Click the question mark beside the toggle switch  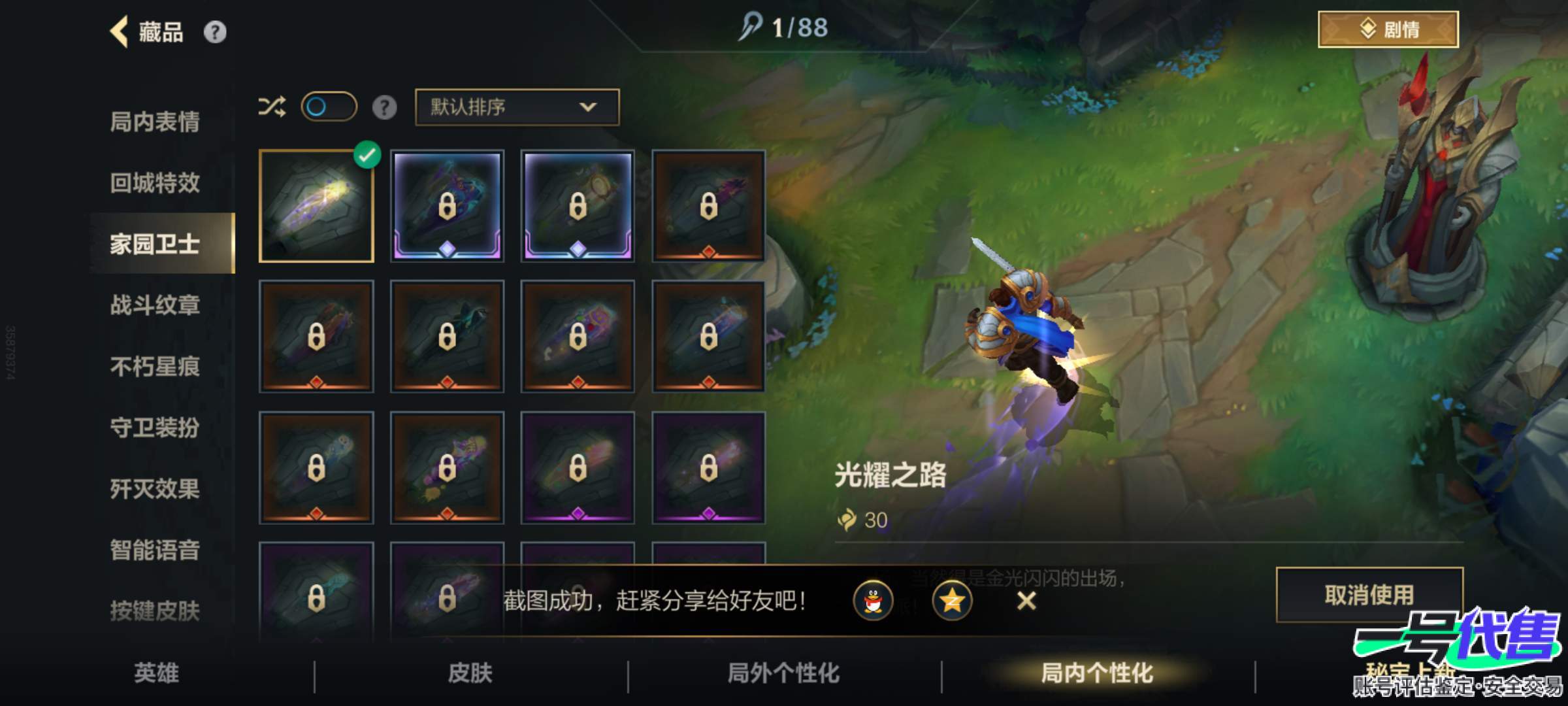385,107
